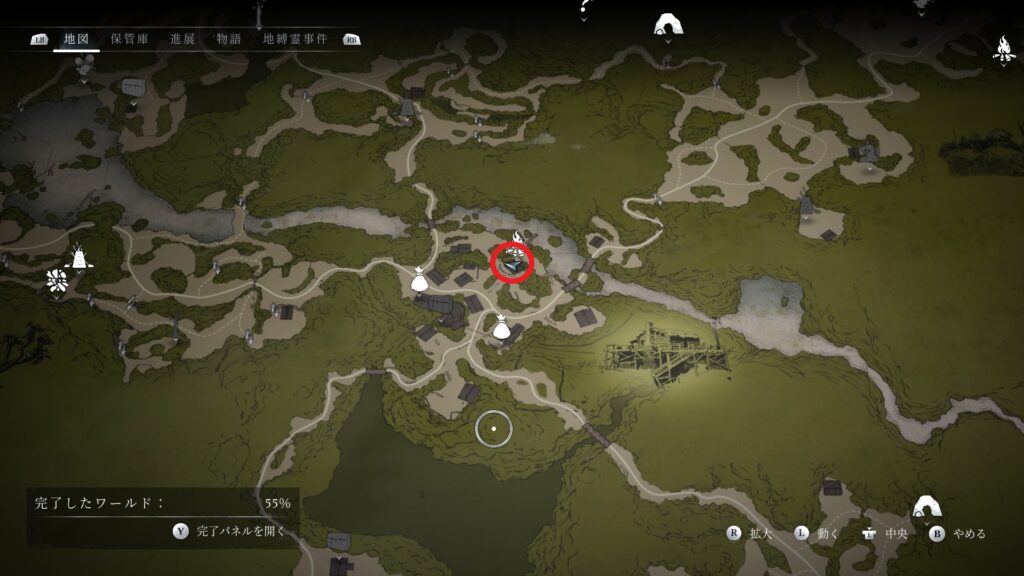Show the 物語 story tab
The image size is (1024, 576).
coord(229,39)
